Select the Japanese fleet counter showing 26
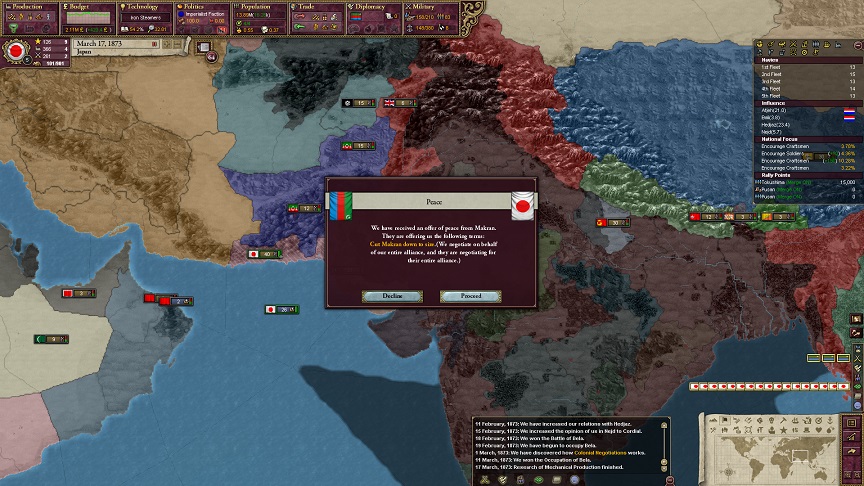864x486 pixels. (x=282, y=310)
